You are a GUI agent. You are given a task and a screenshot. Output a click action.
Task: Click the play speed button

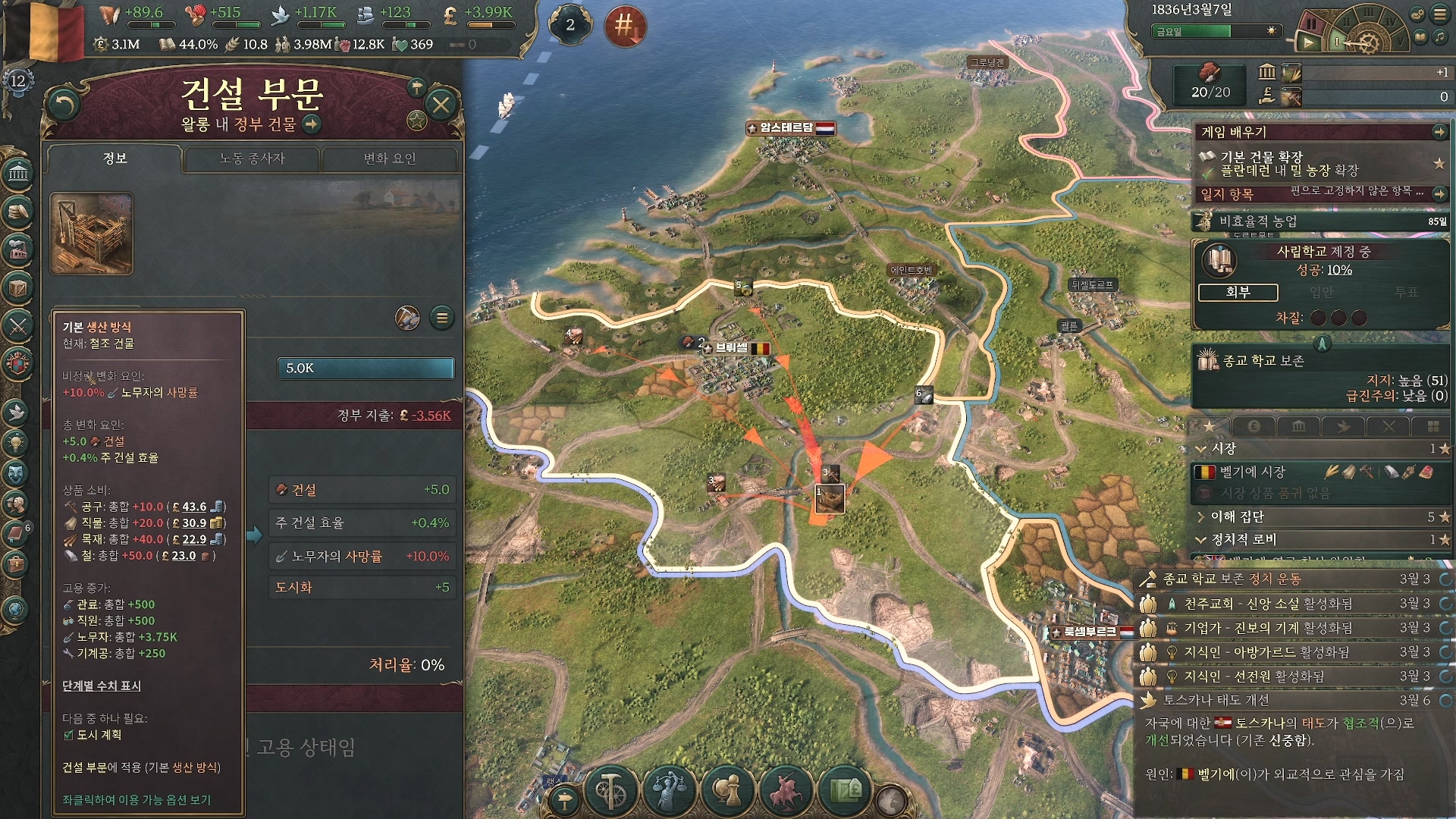pos(1308,42)
